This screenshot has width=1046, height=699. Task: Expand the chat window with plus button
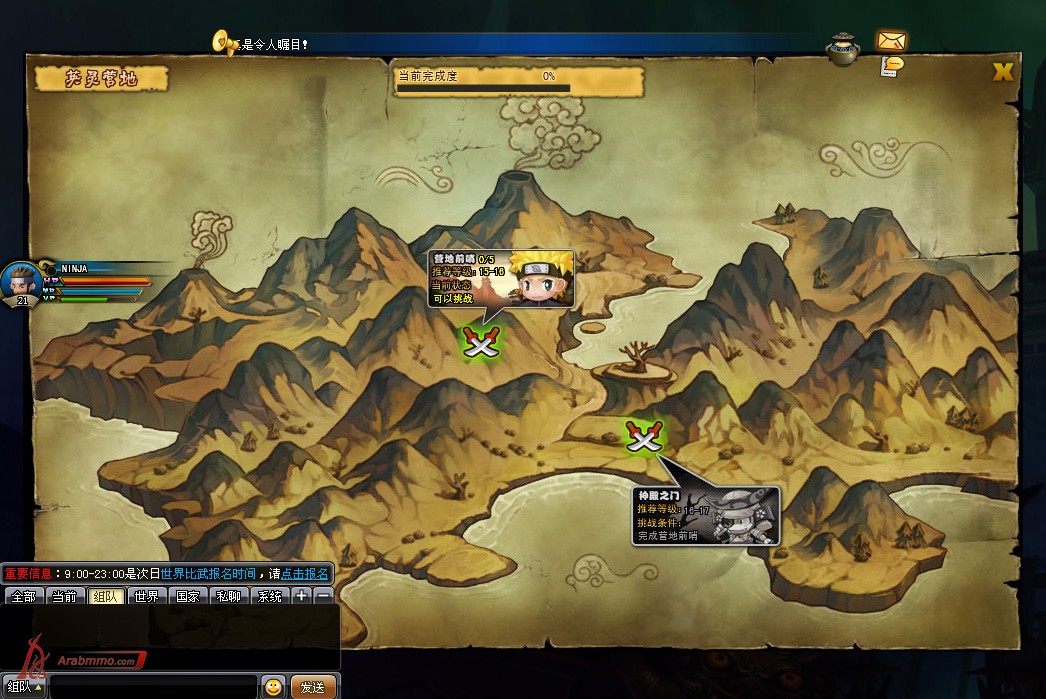click(301, 597)
